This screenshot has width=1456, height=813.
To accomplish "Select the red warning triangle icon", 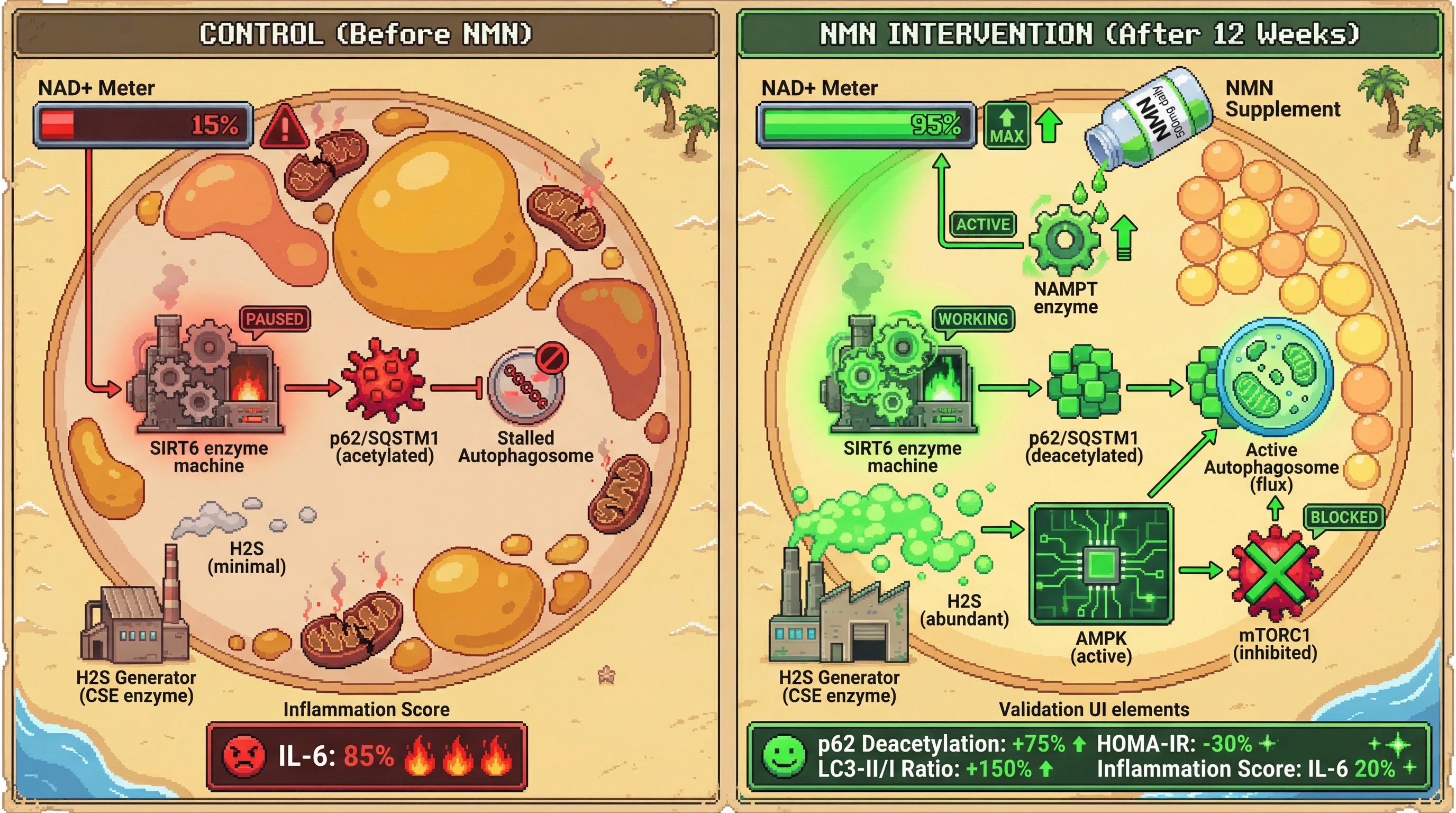I will click(x=285, y=128).
